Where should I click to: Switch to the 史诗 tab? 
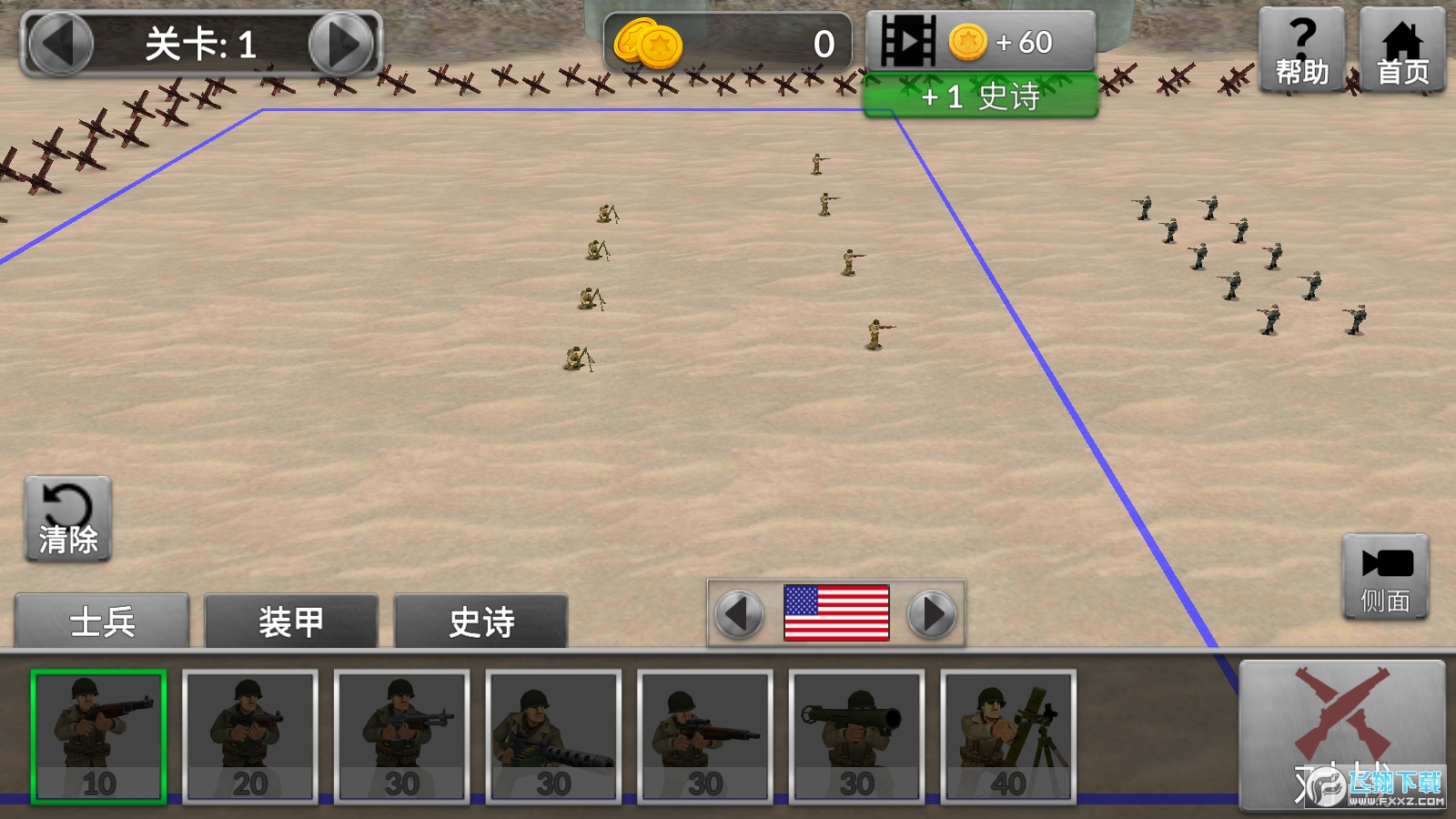[x=480, y=622]
